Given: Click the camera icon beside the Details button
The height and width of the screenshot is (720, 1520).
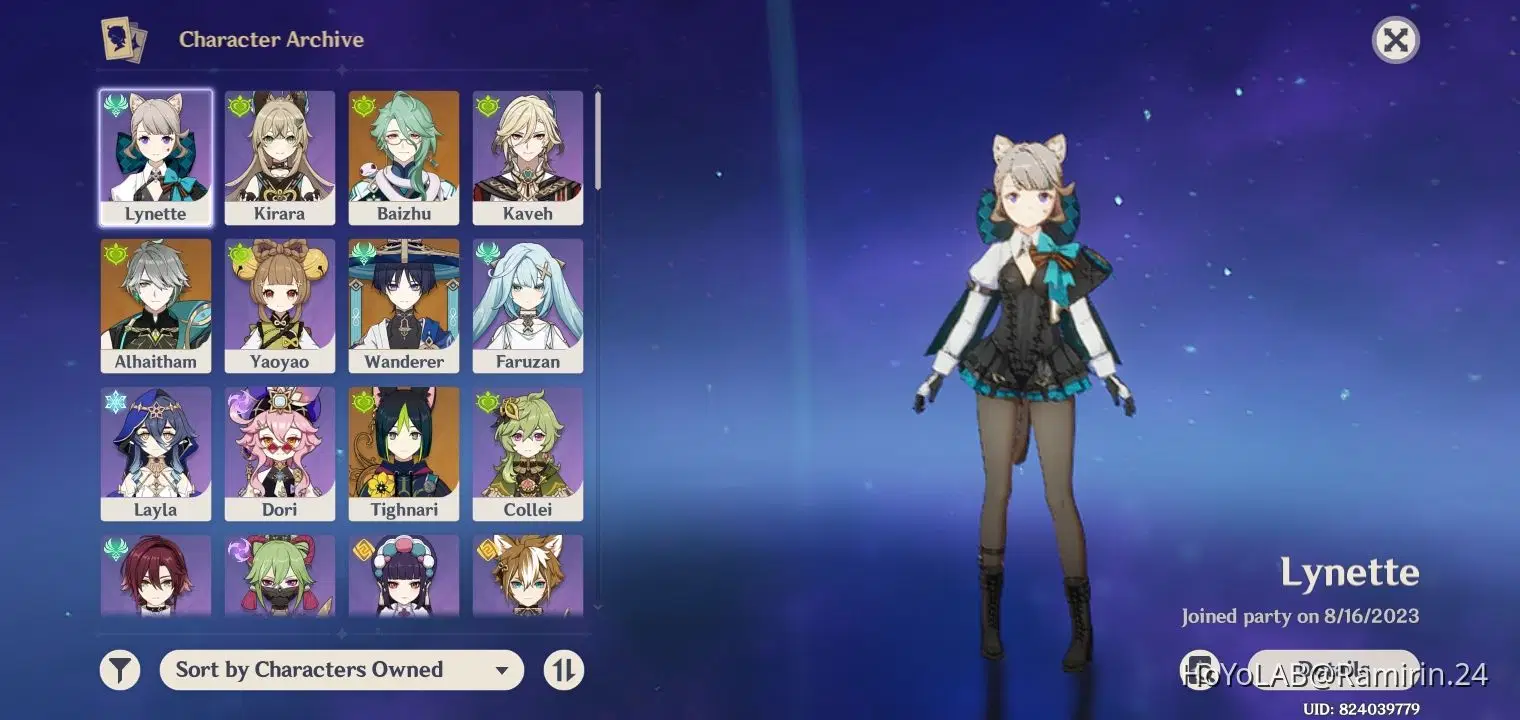Looking at the screenshot, I should tap(1200, 668).
